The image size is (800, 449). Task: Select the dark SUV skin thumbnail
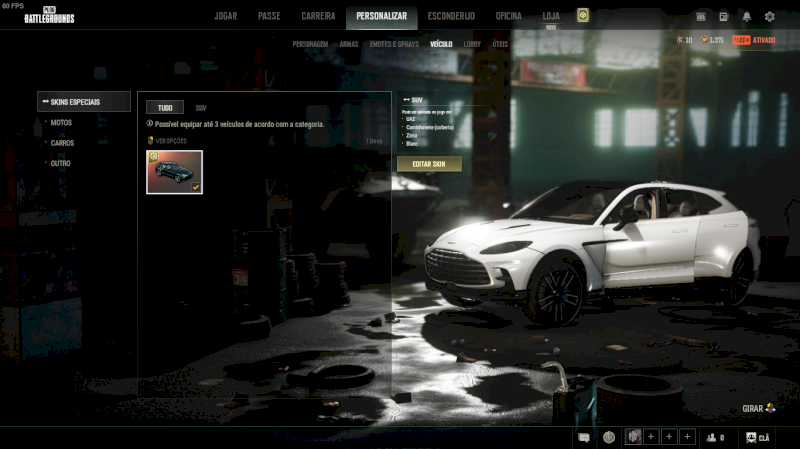coord(174,172)
